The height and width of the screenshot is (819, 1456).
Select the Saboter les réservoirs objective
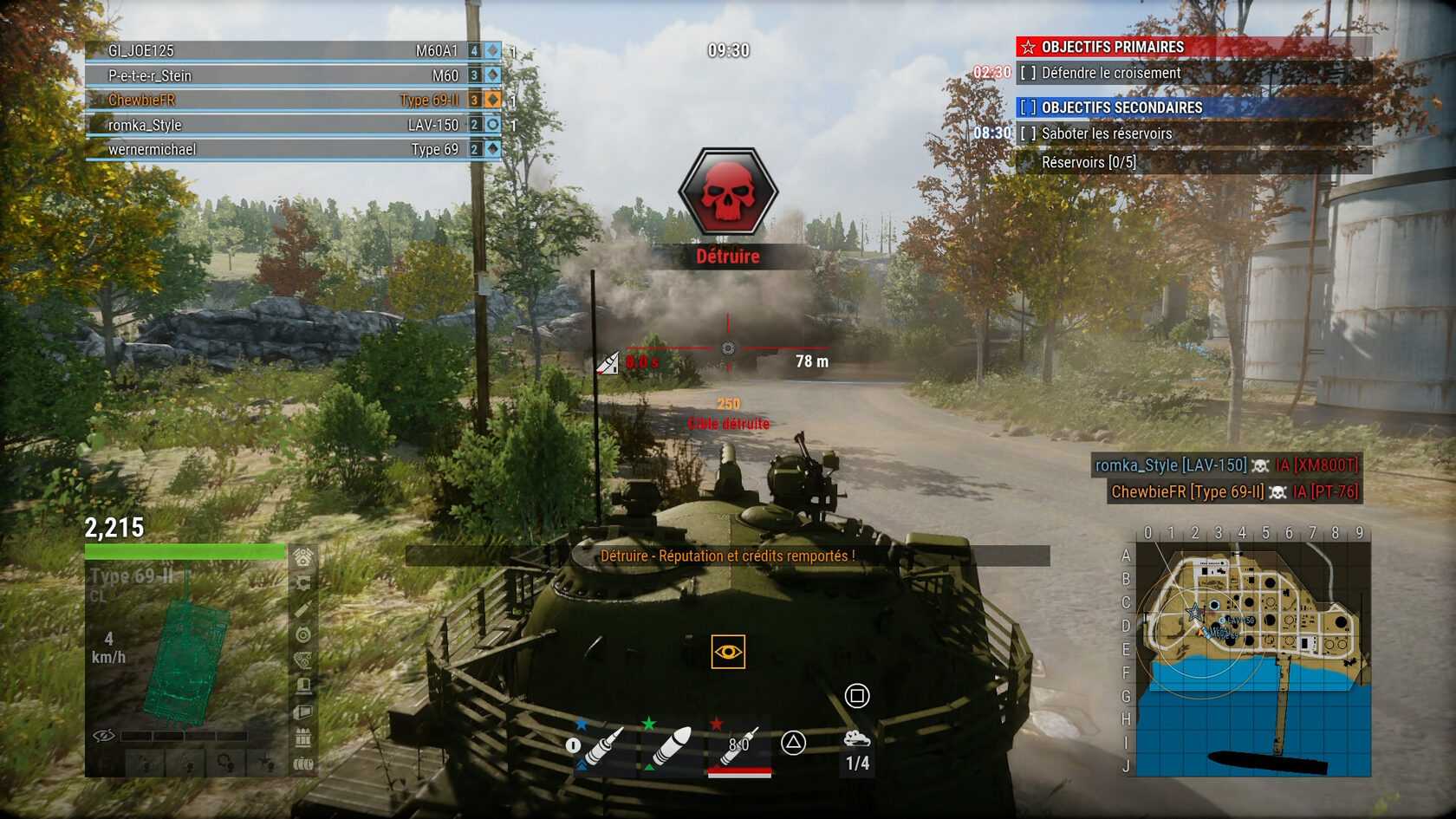(1106, 133)
